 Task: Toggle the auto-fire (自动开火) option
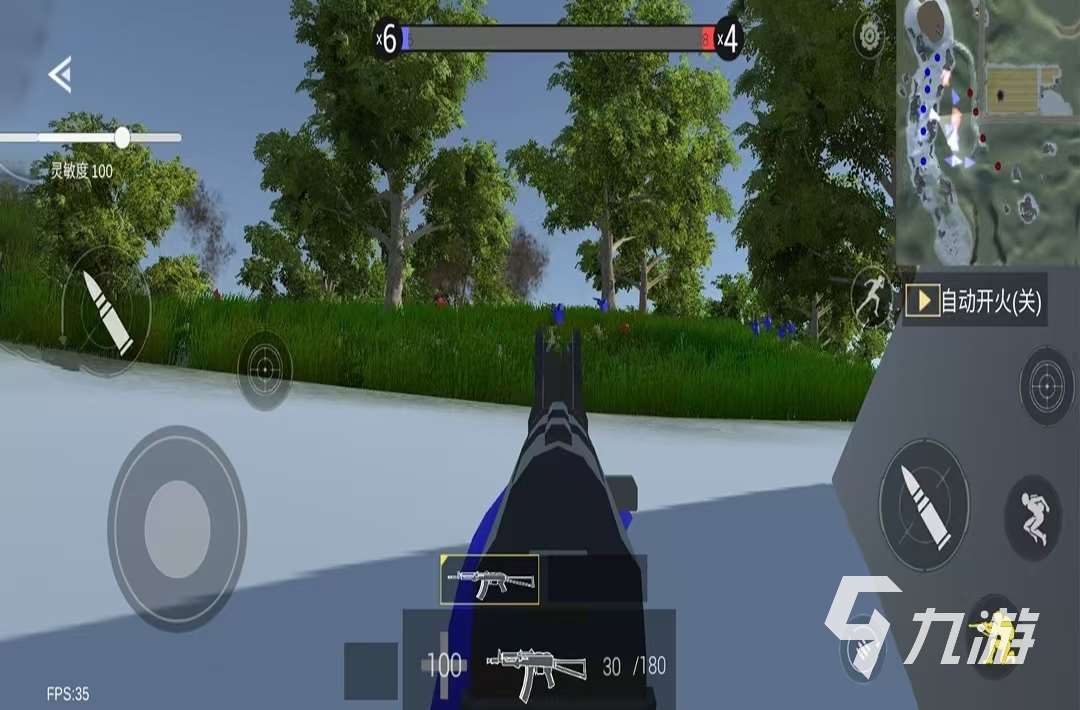tap(975, 301)
